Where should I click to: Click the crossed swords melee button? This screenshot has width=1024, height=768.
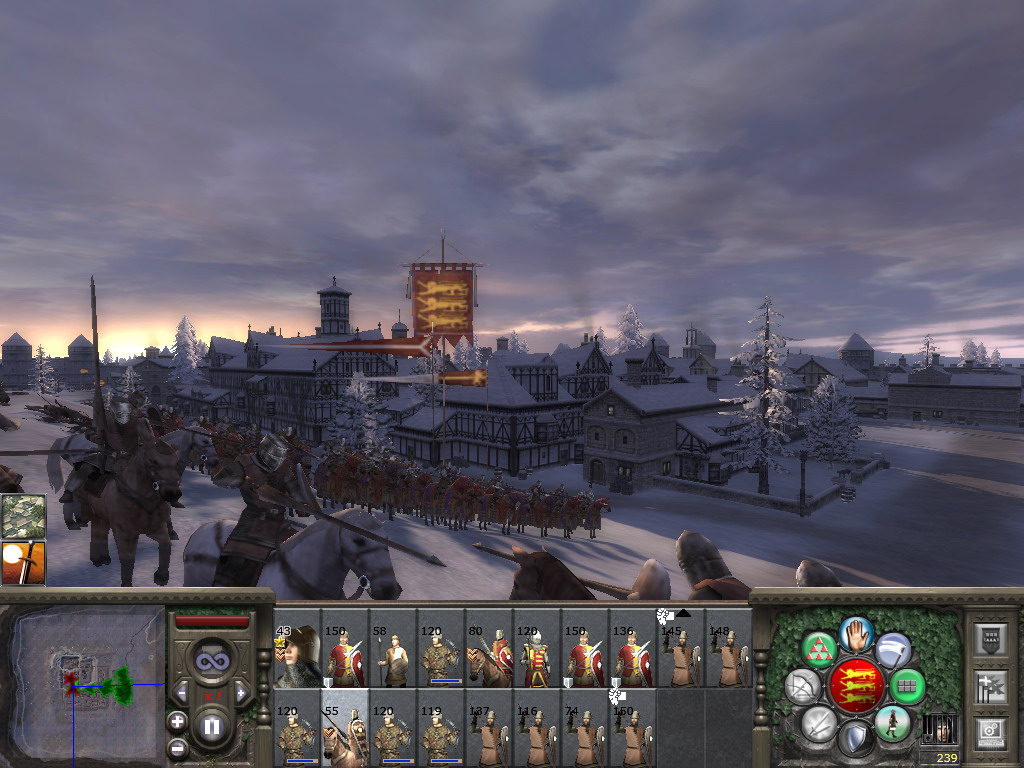pos(819,723)
